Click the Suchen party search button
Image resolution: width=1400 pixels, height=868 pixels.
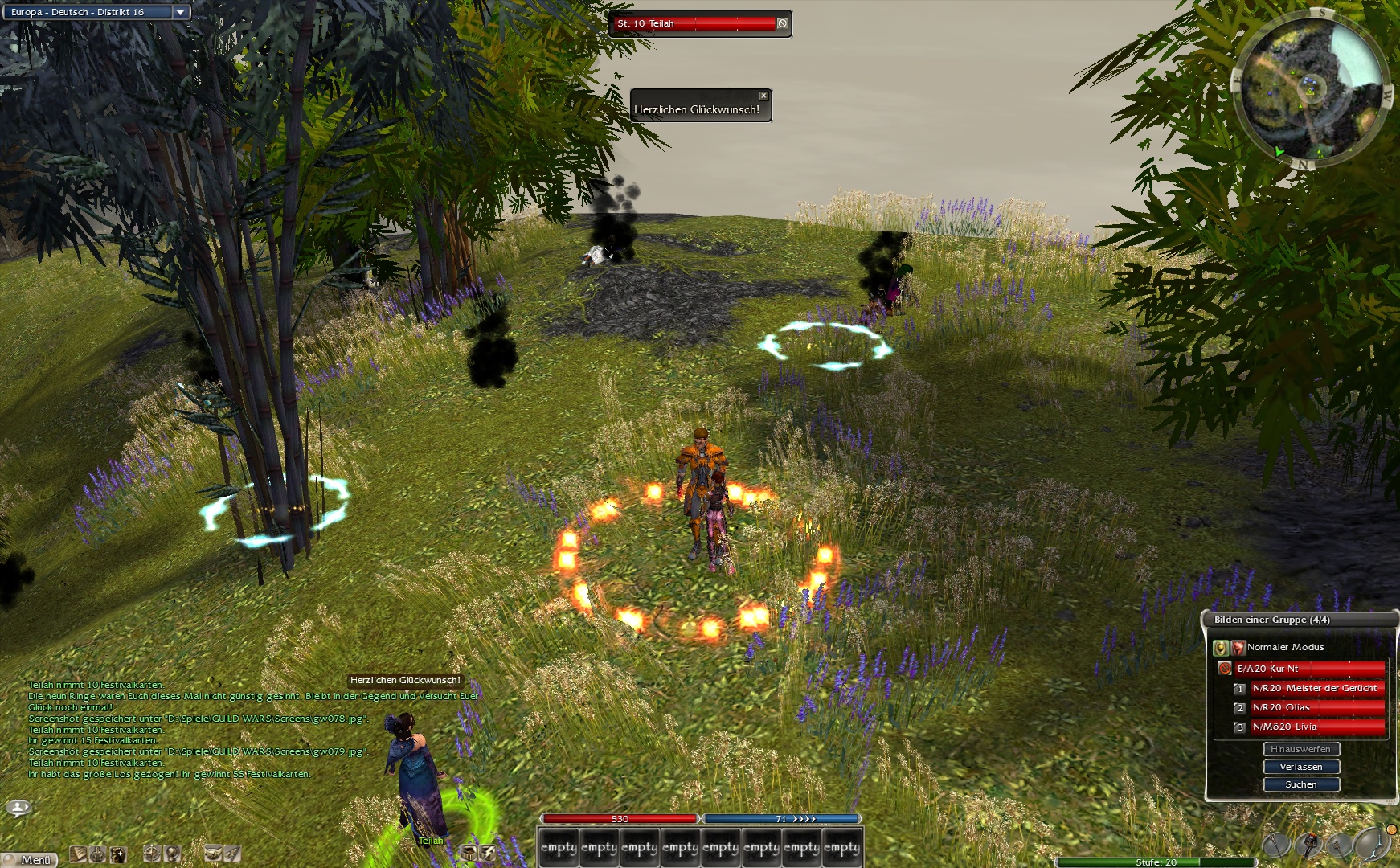point(1300,784)
